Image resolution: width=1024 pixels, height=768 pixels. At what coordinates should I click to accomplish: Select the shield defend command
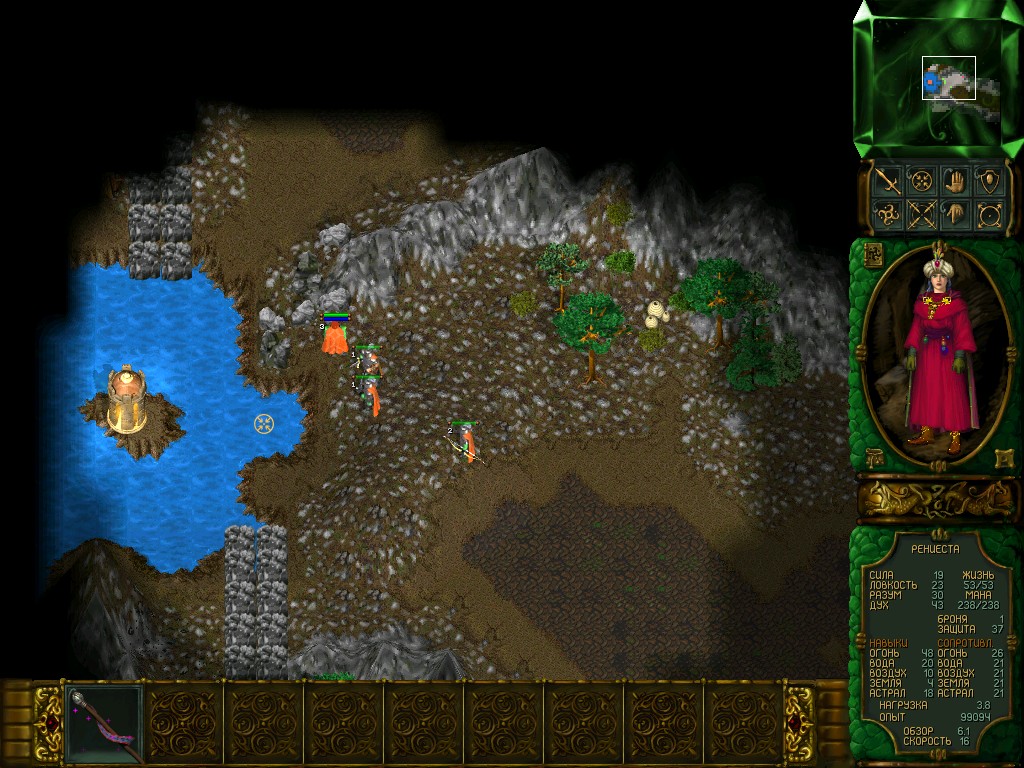click(x=989, y=181)
